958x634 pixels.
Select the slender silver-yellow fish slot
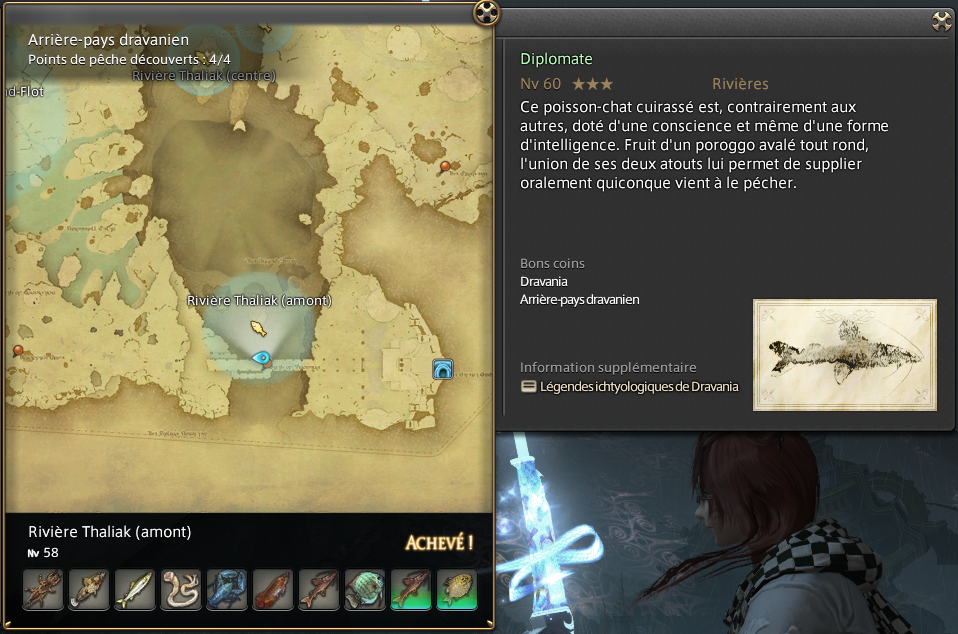tap(135, 590)
